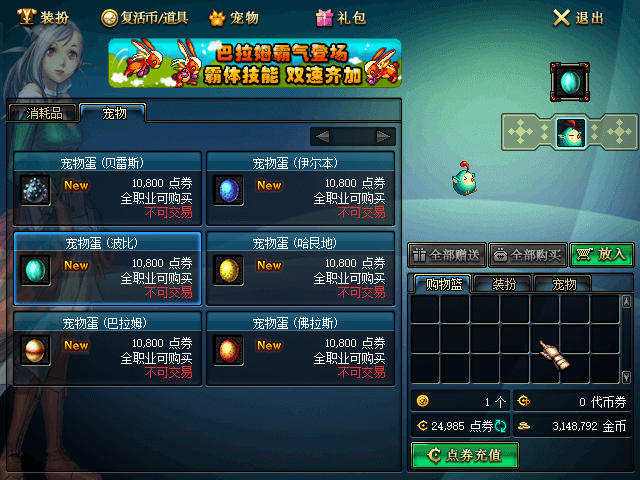Screen dimensions: 640x480
Task: Click the 放入 add-to-cart button
Action: 602,255
